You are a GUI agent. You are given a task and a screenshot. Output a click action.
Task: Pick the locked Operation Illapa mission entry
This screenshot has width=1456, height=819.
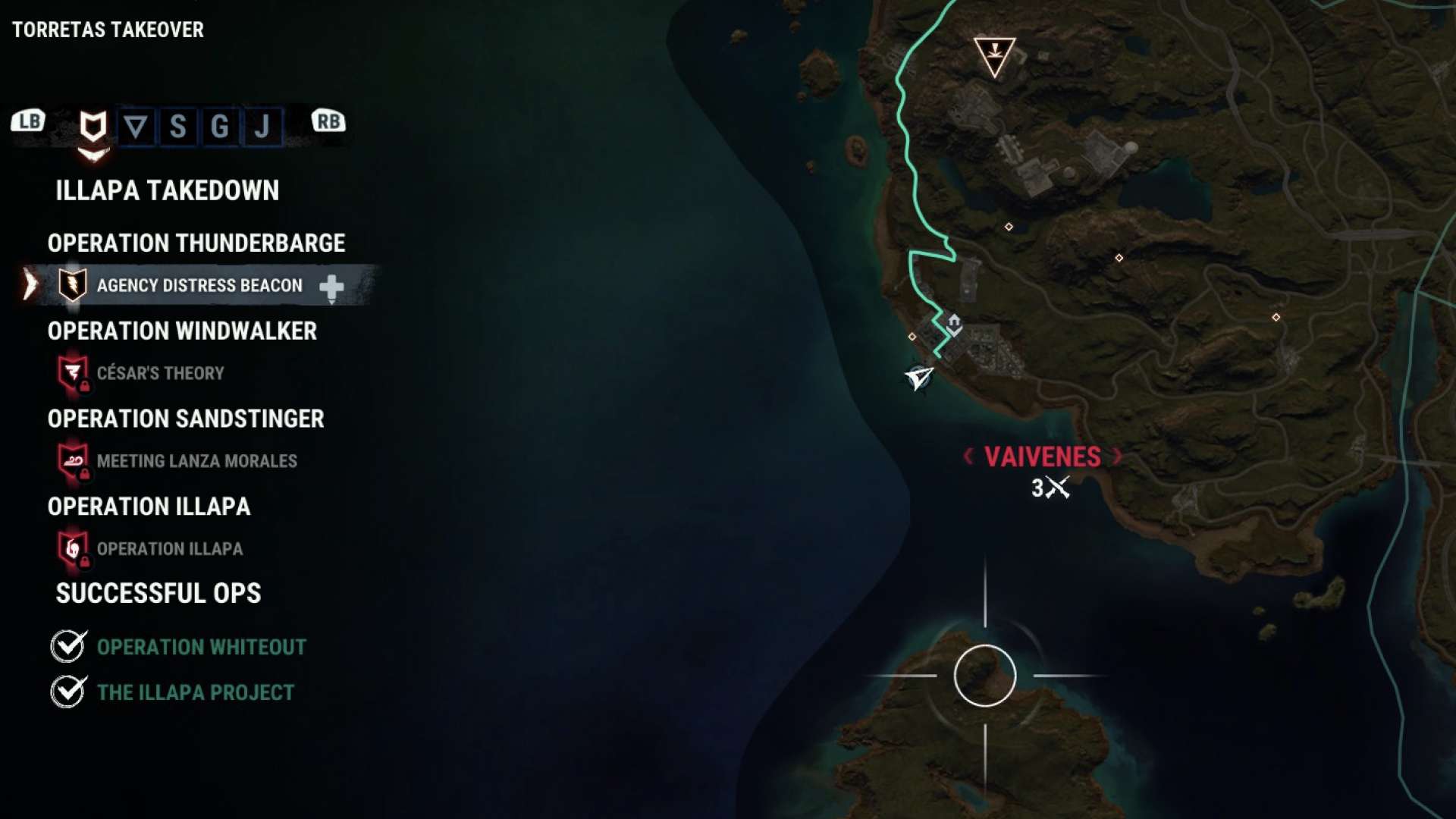(x=169, y=549)
